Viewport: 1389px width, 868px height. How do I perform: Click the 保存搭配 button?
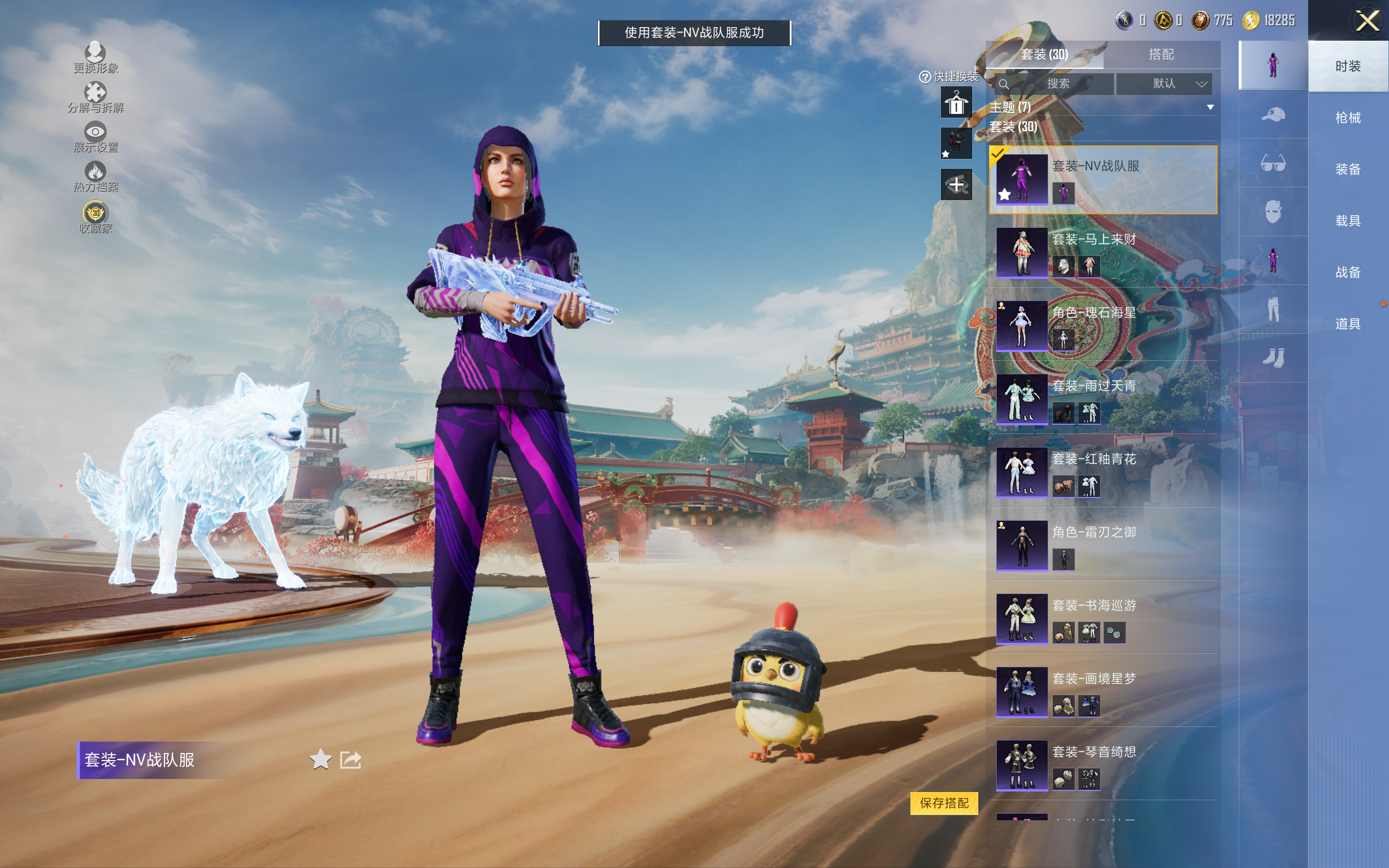coord(944,802)
